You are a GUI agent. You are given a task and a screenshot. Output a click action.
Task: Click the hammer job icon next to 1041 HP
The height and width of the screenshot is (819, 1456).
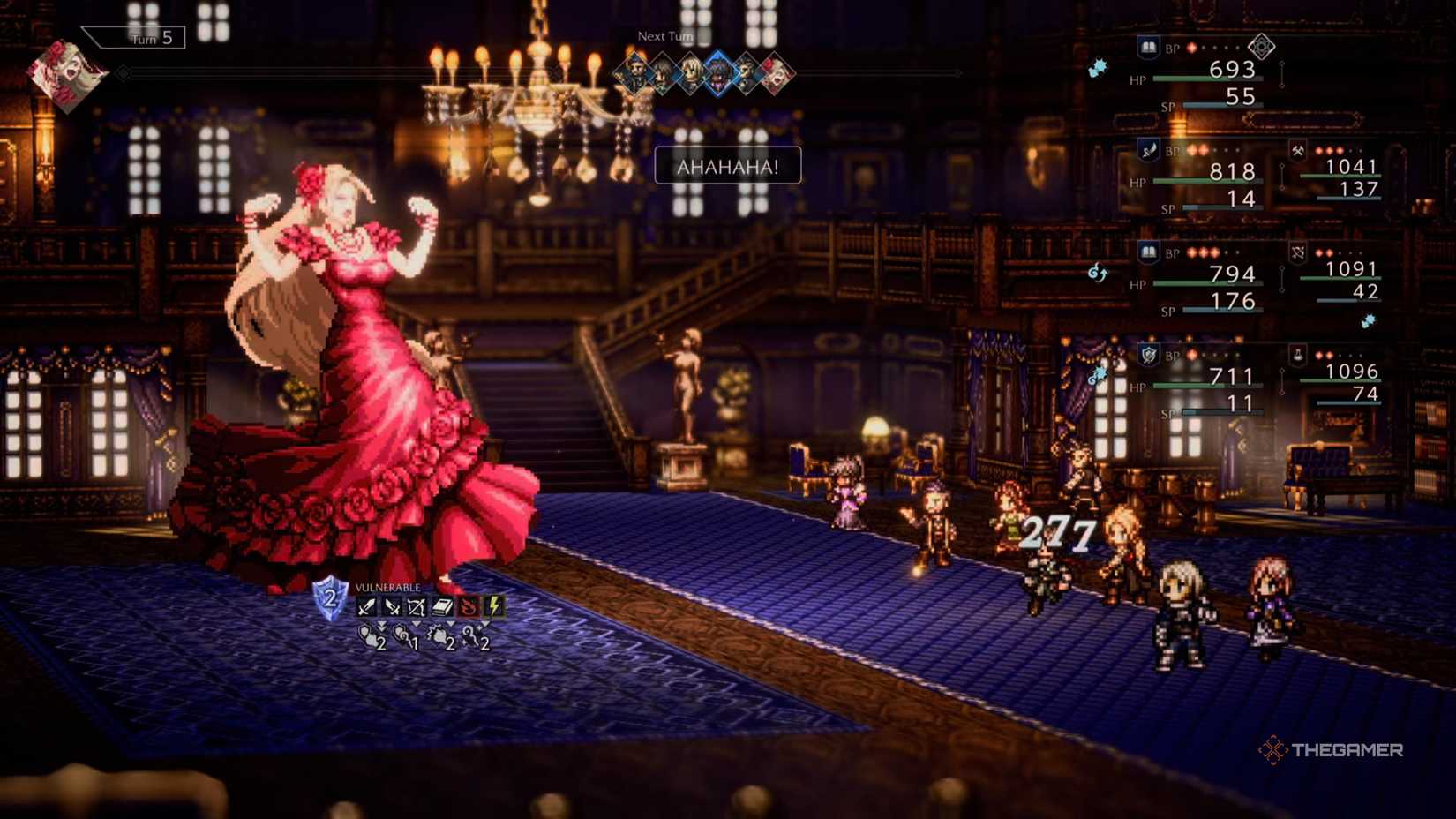pyautogui.click(x=1298, y=152)
